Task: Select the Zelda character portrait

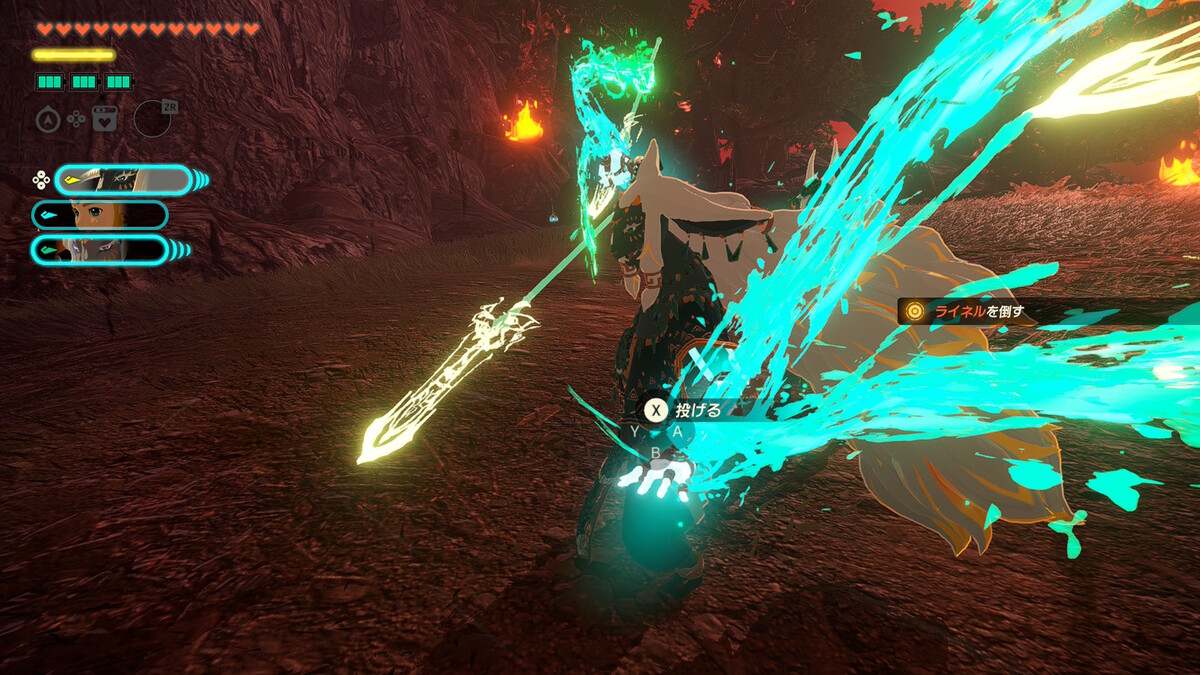Action: 100,215
